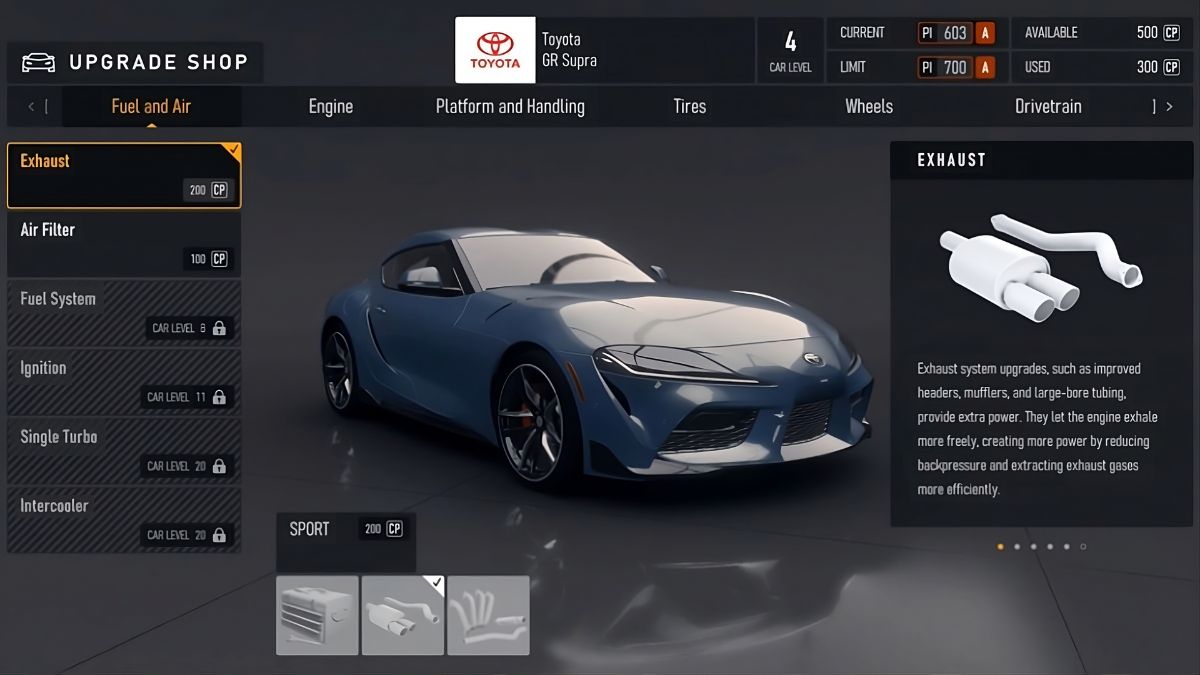
Task: Choose the locked Intercooler entry
Action: coord(124,520)
